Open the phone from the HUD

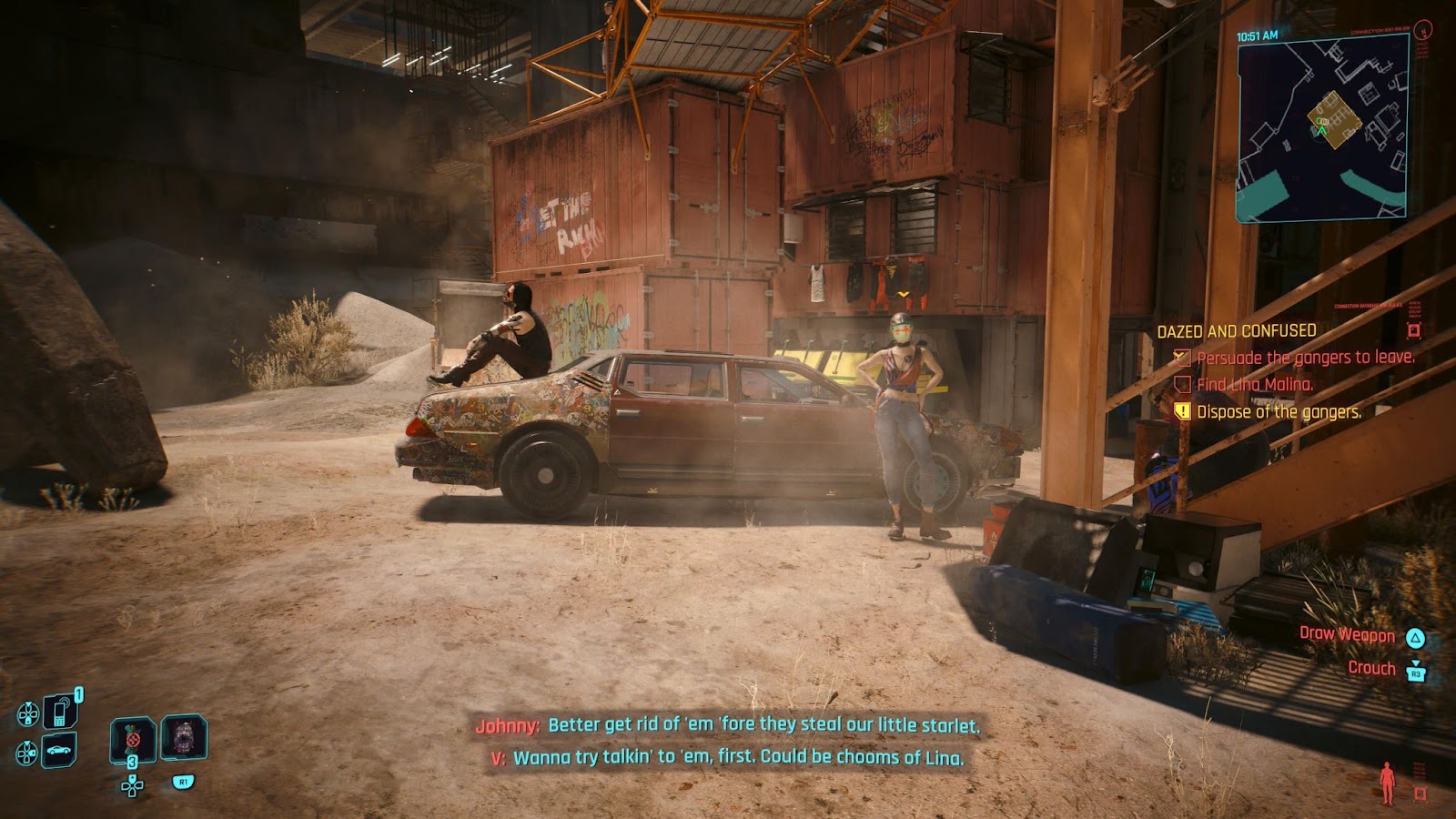(60, 711)
